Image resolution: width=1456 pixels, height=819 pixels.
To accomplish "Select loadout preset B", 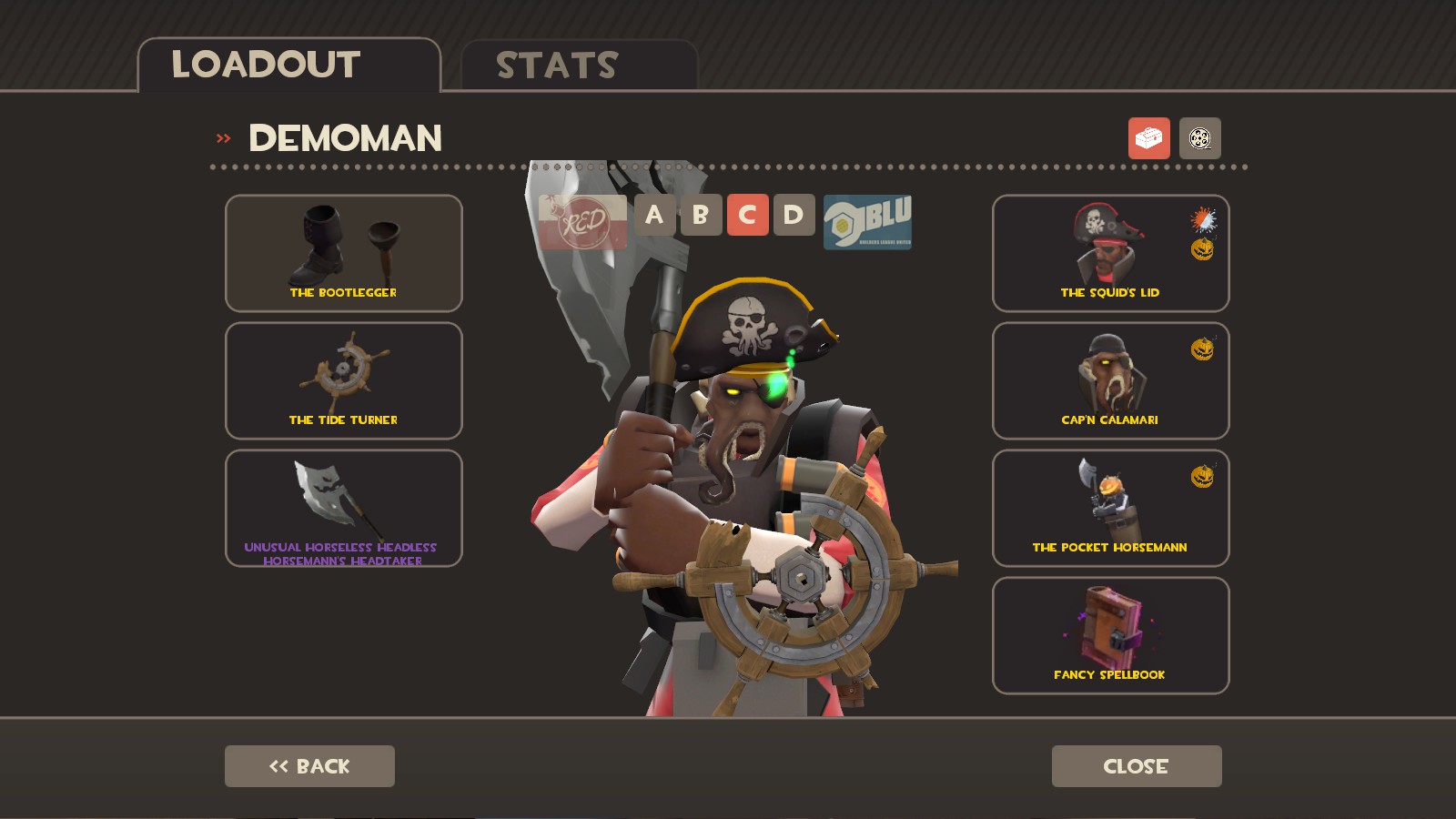I will (701, 216).
